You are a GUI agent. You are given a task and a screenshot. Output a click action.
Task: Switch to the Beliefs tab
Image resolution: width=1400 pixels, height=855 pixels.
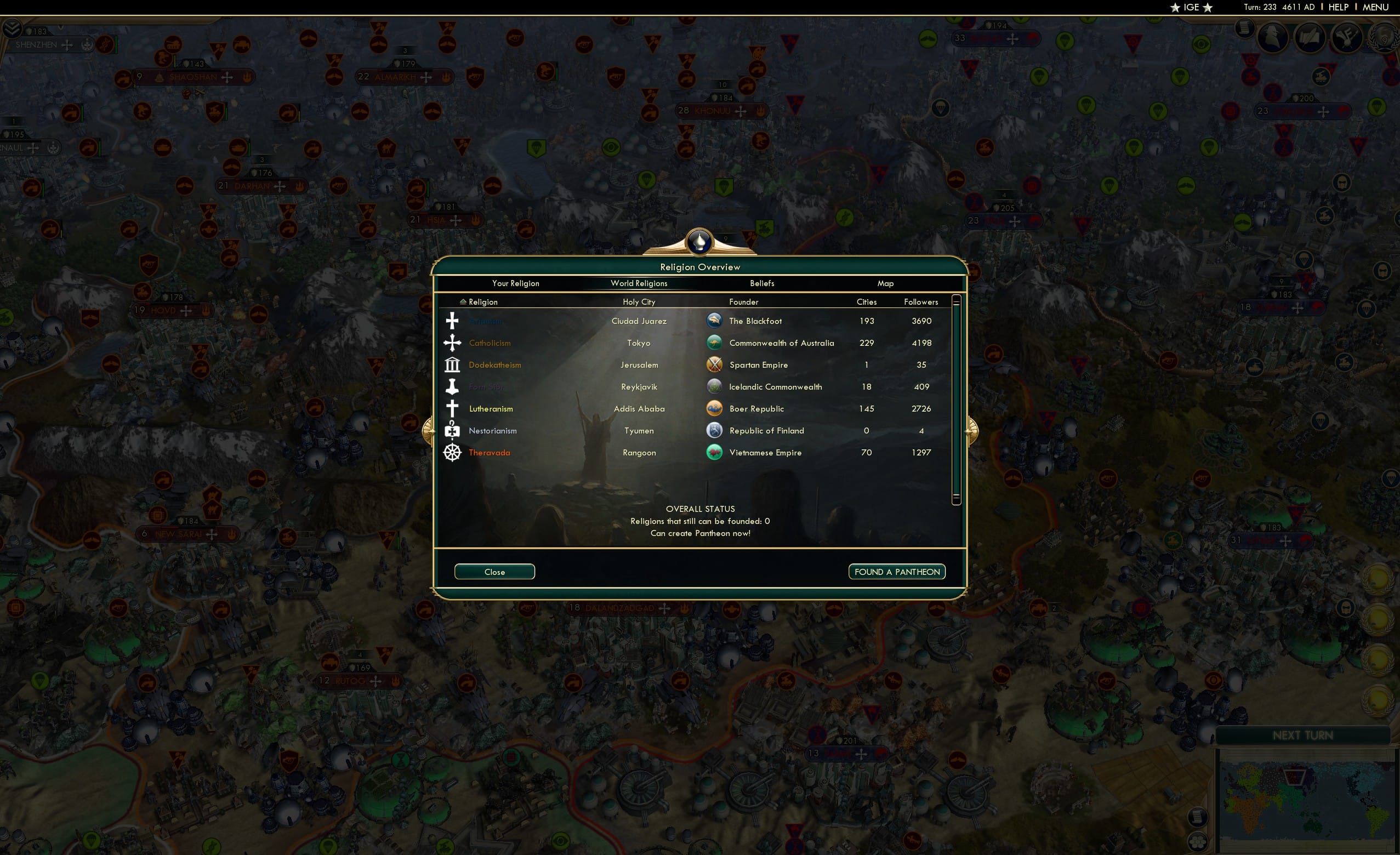[761, 283]
